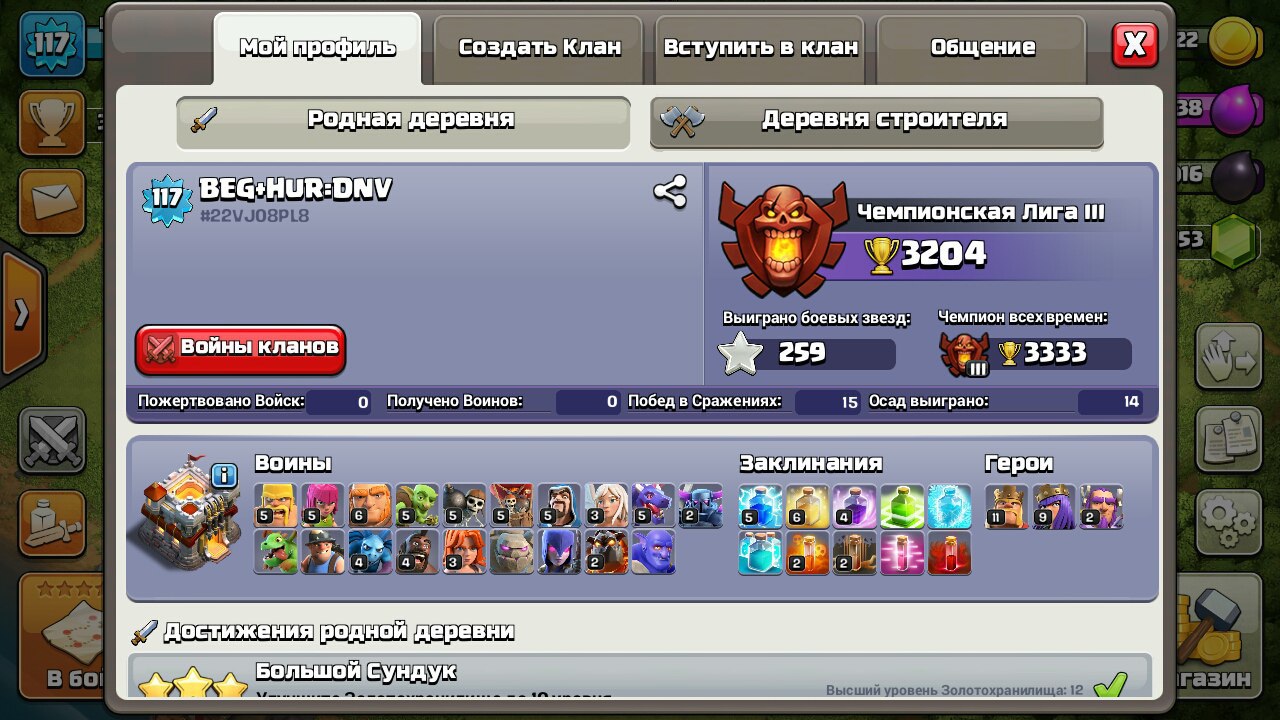
Task: Open the gear settings button
Action: point(1227,518)
